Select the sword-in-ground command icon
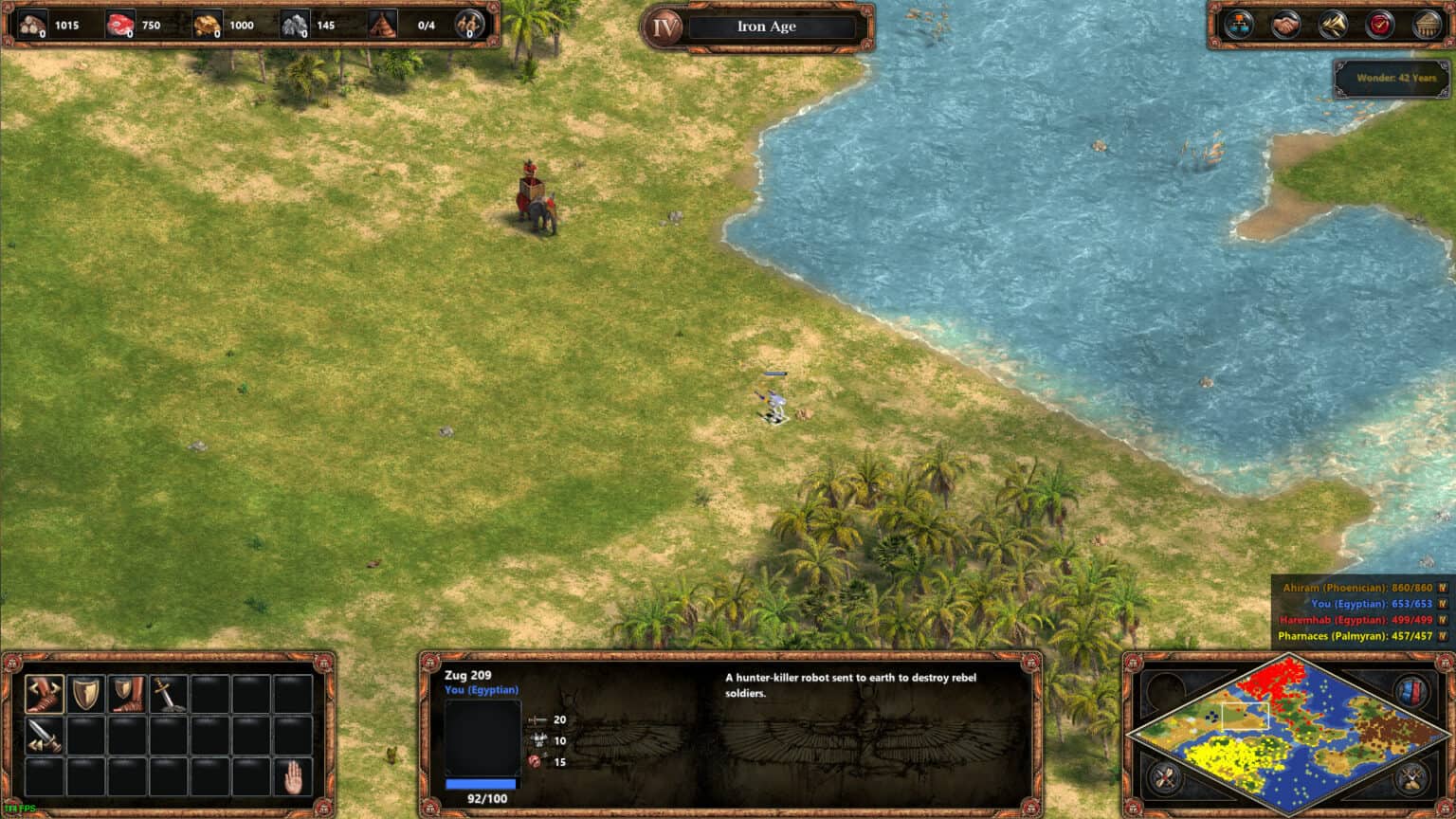Viewport: 1456px width, 819px height. pyautogui.click(x=168, y=695)
